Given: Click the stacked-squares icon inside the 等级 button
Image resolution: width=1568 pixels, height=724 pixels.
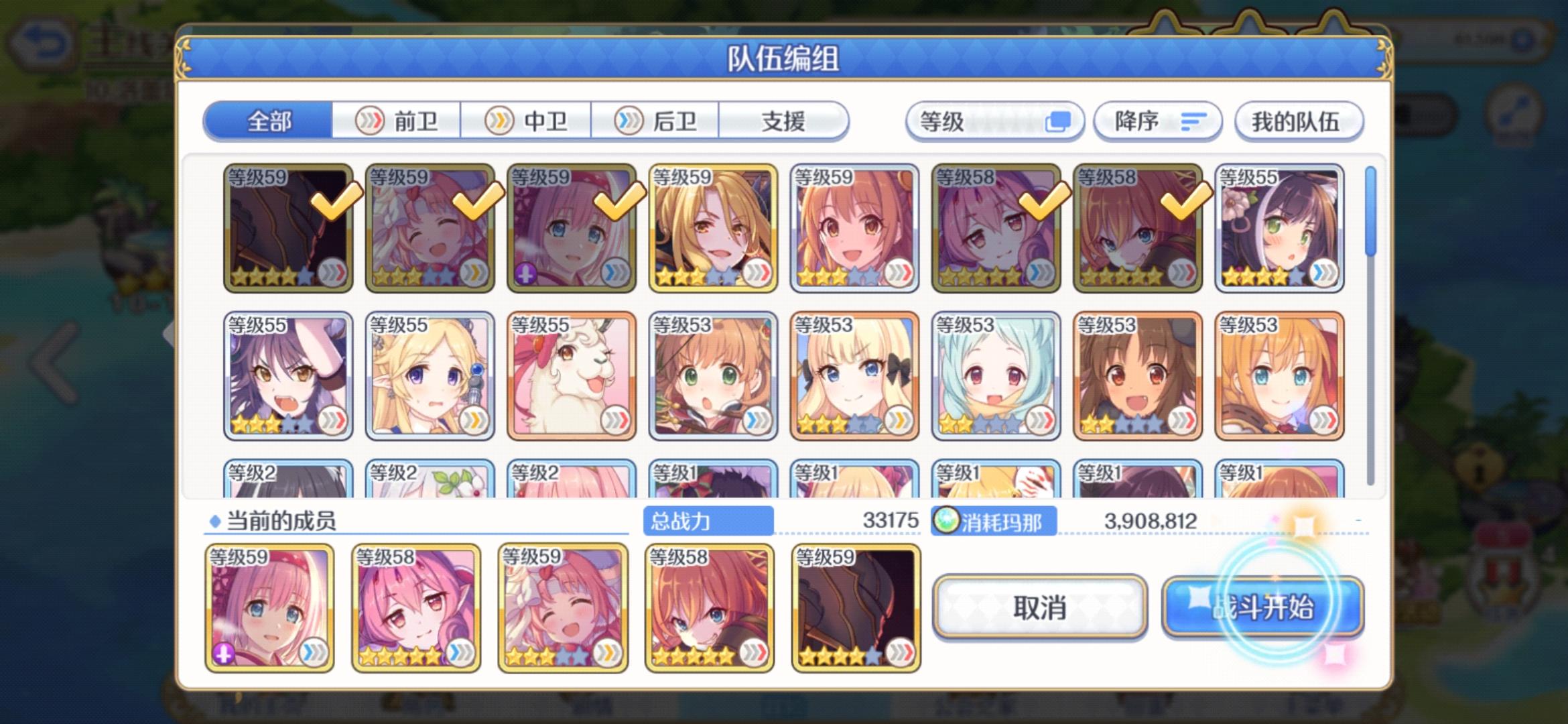Looking at the screenshot, I should coord(1059,121).
